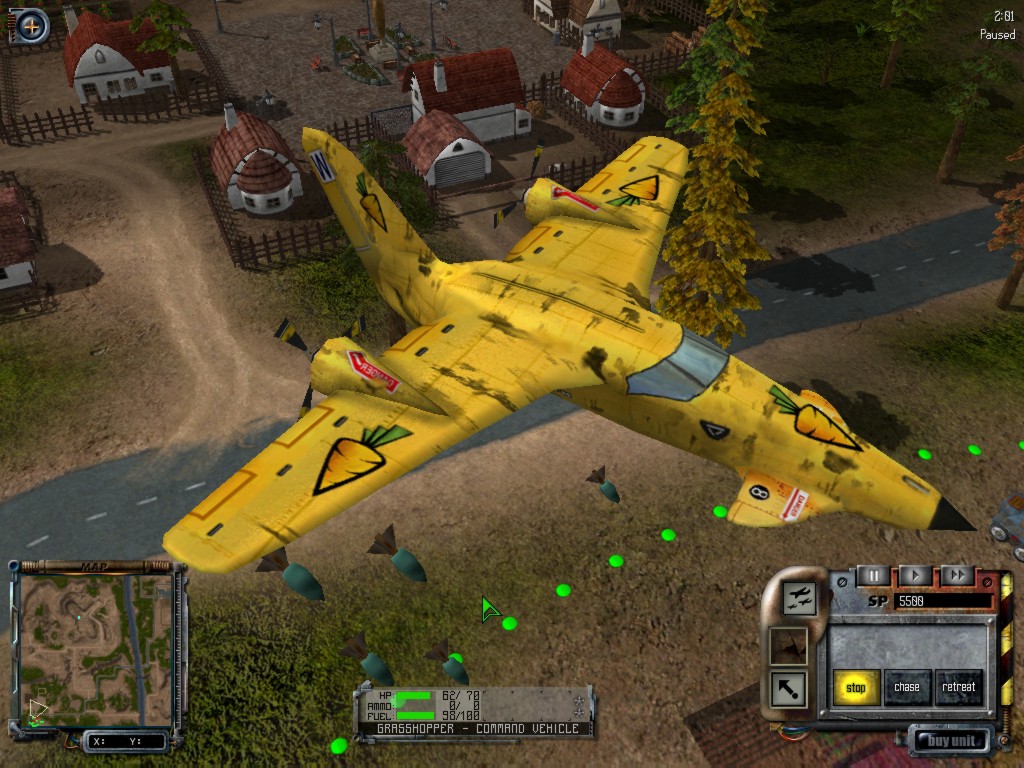Issue the retreat order
Viewport: 1024px width, 768px height.
click(958, 687)
